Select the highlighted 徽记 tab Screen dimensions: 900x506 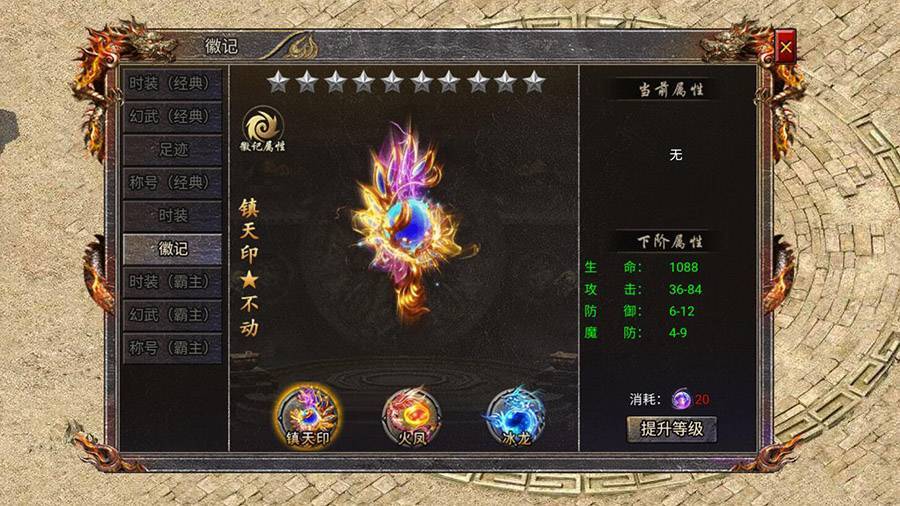pos(172,248)
